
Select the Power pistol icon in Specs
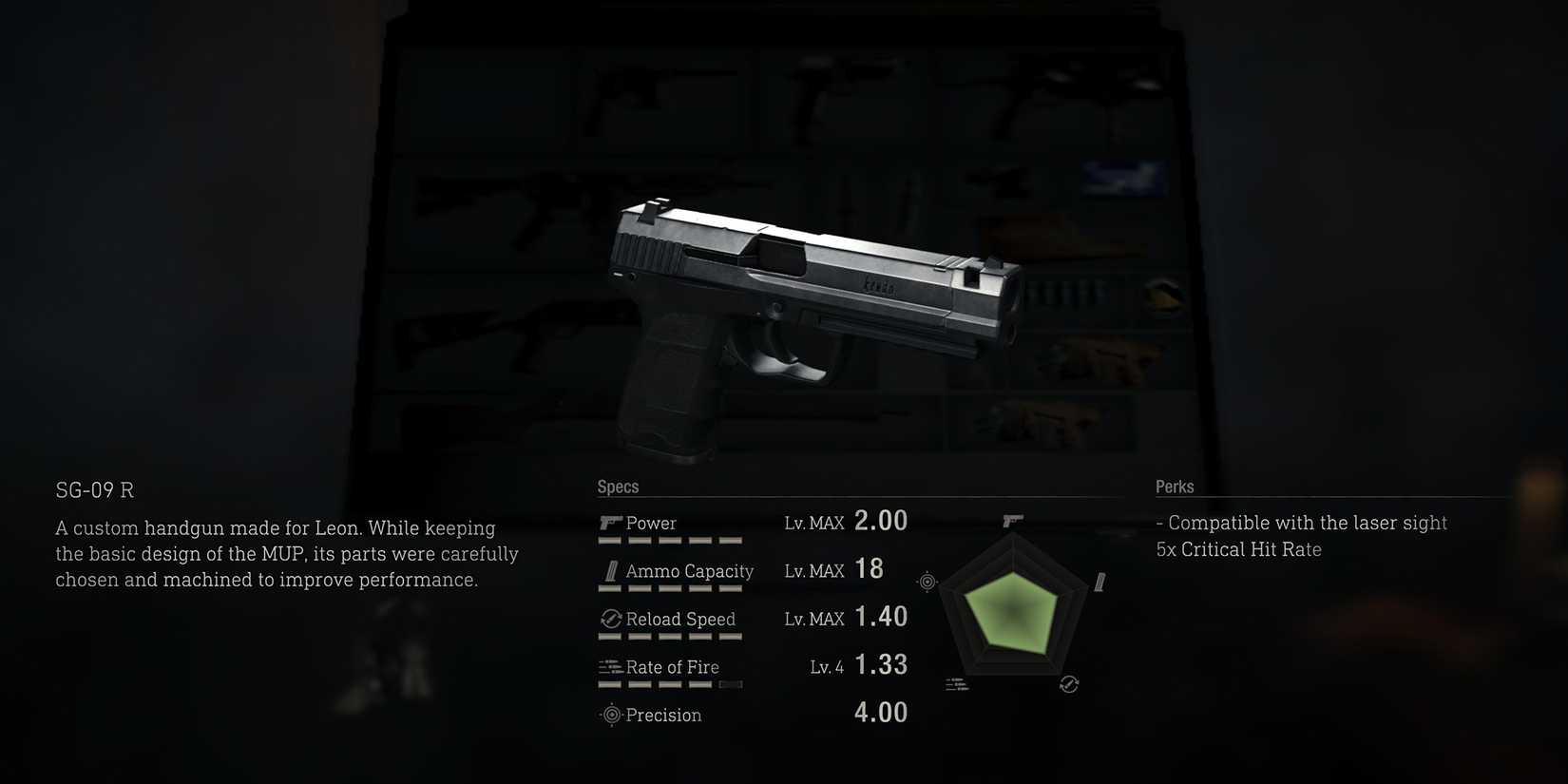[612, 521]
